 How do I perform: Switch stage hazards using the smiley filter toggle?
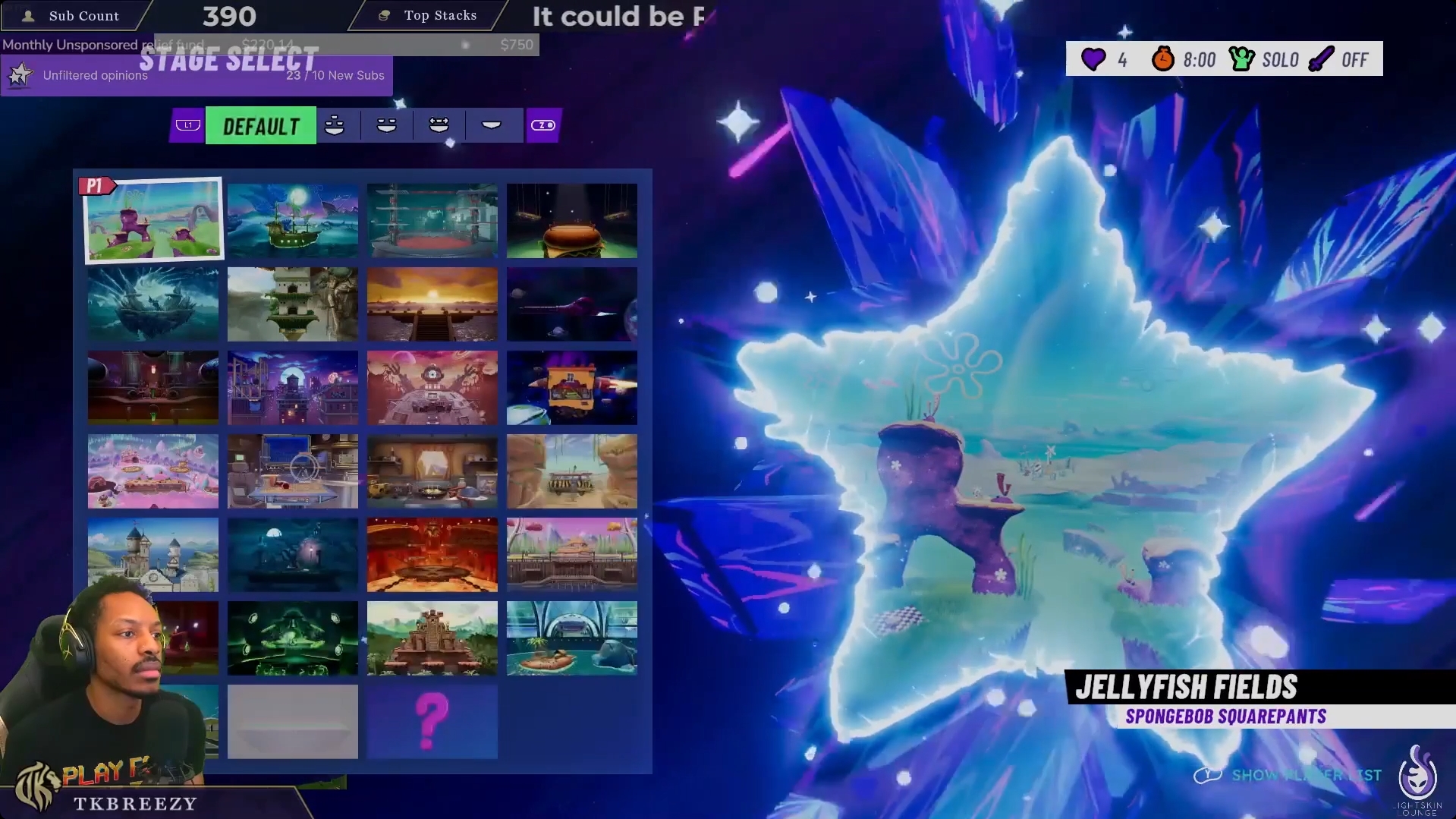386,125
